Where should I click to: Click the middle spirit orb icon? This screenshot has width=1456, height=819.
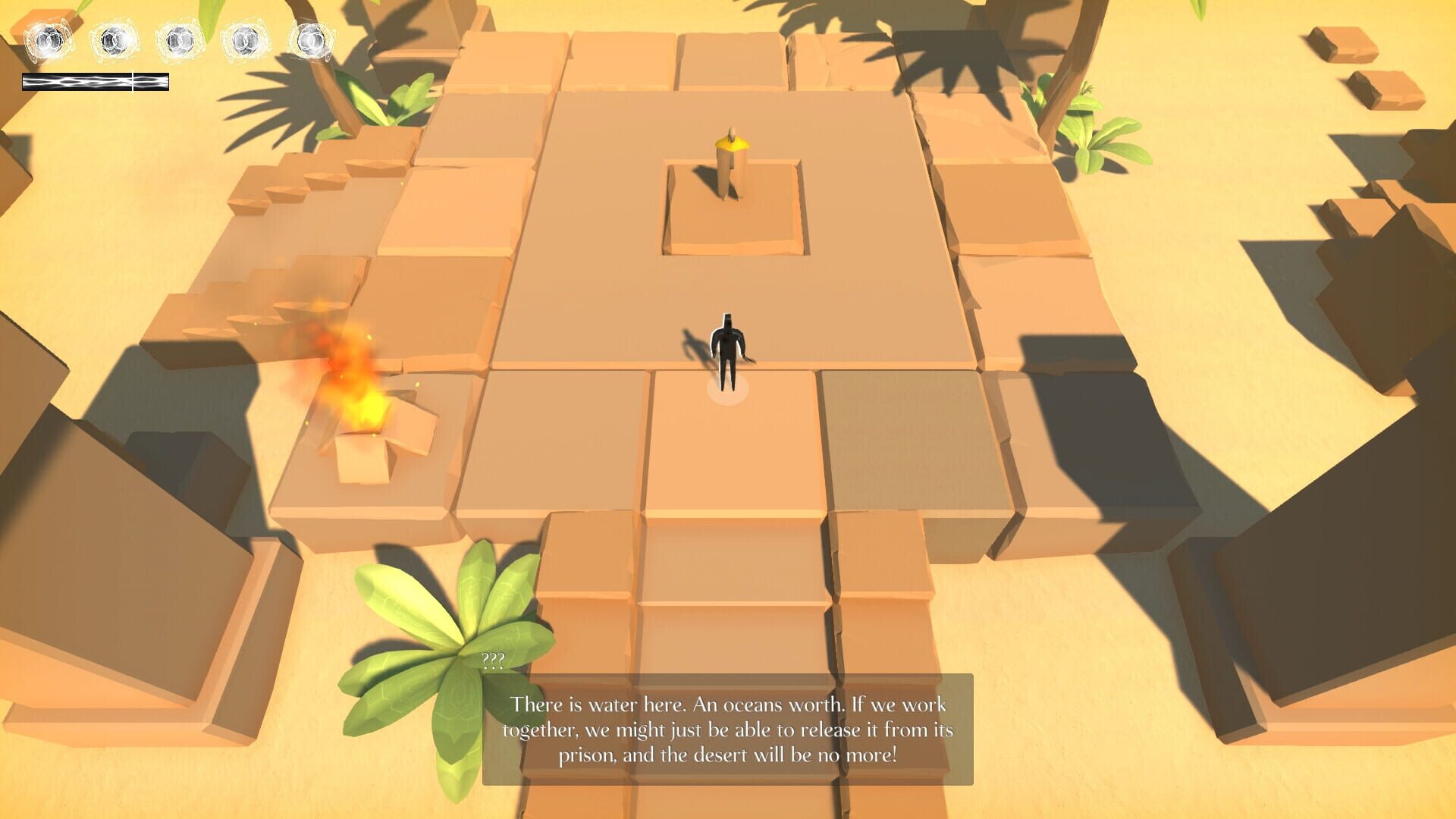click(x=180, y=39)
